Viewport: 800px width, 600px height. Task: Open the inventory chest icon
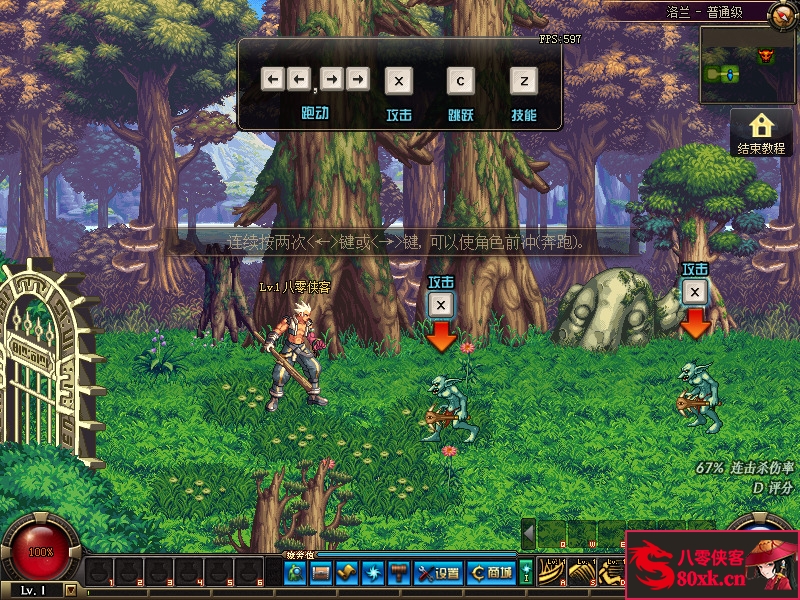(x=321, y=573)
